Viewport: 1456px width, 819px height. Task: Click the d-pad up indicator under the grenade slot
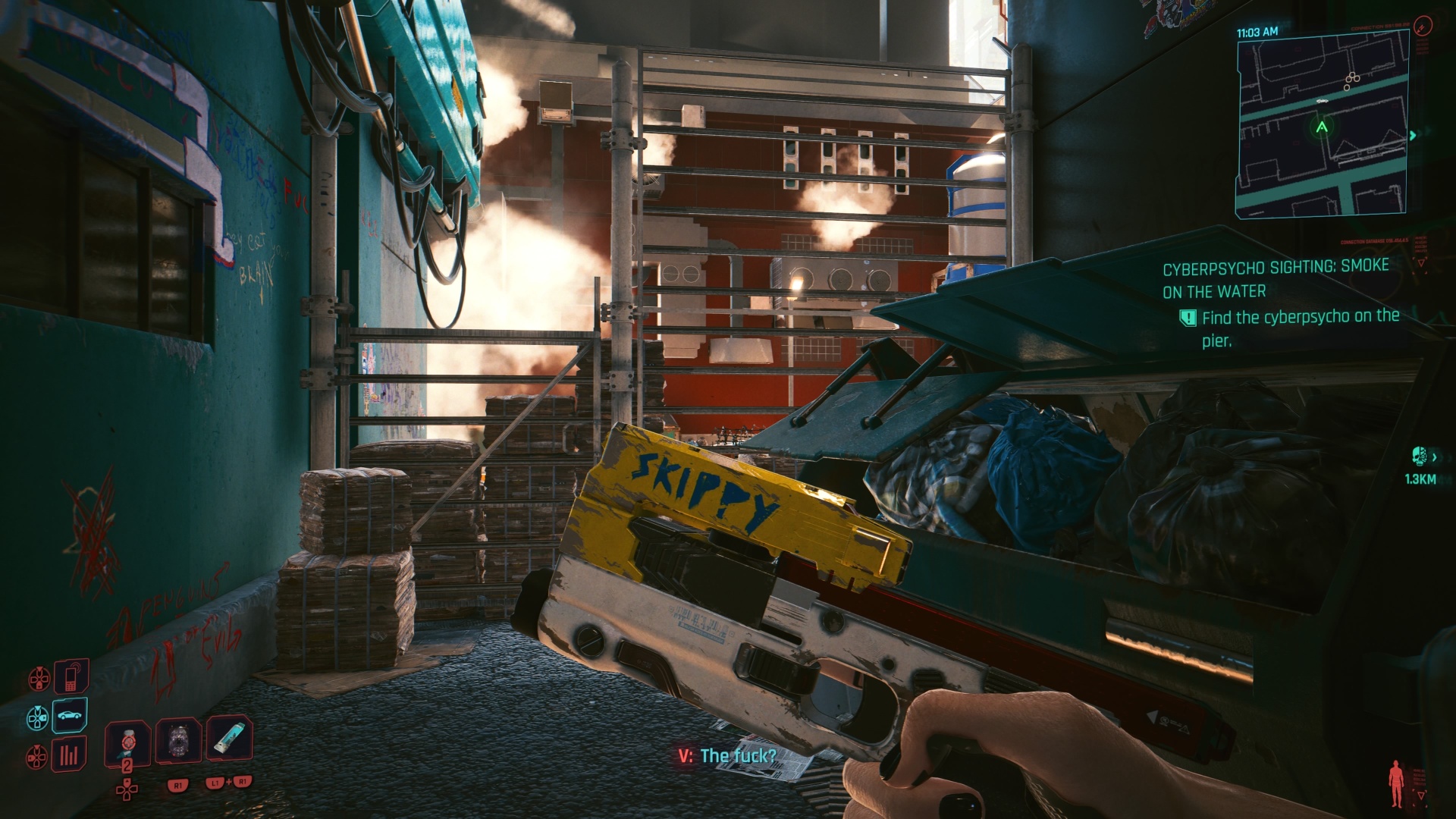click(127, 791)
